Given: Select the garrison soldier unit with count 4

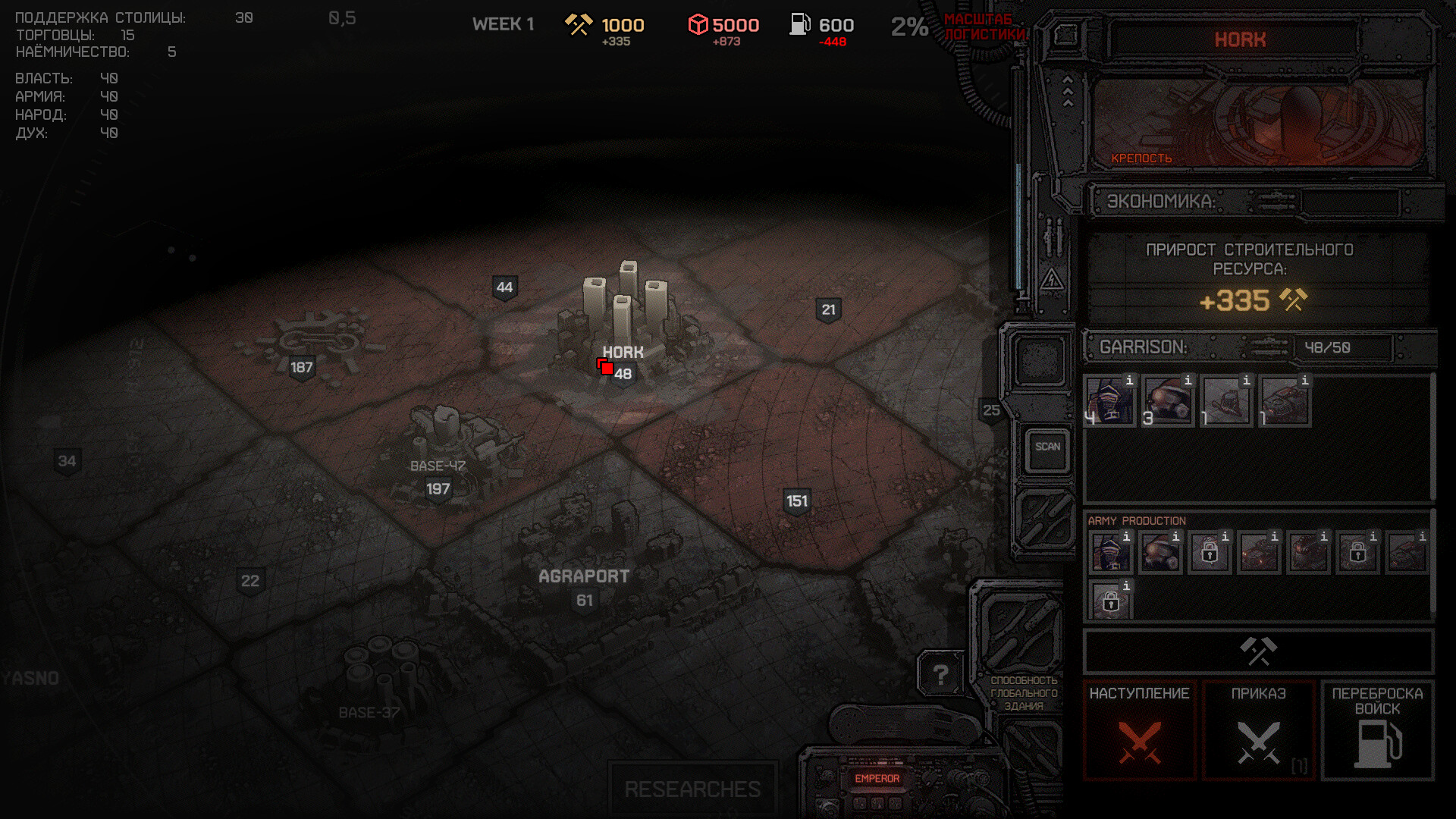Looking at the screenshot, I should click(x=1109, y=401).
